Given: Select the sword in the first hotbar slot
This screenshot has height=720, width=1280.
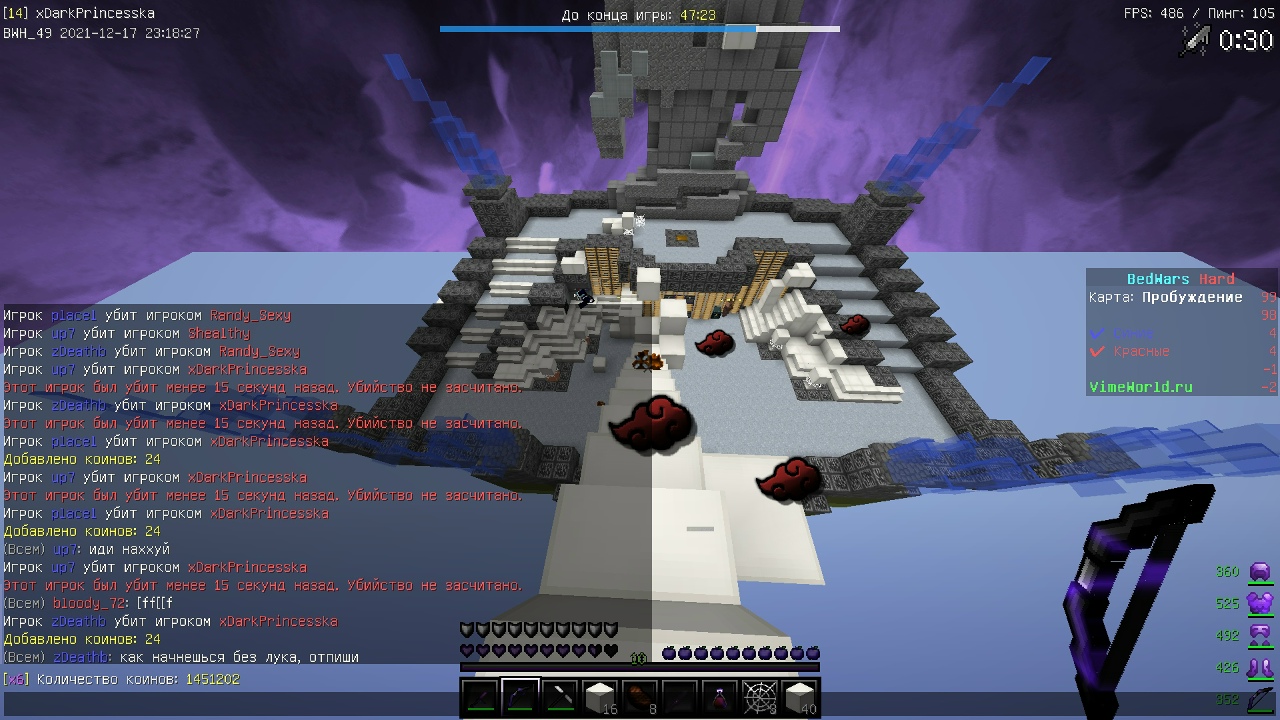Looking at the screenshot, I should pyautogui.click(x=480, y=697).
